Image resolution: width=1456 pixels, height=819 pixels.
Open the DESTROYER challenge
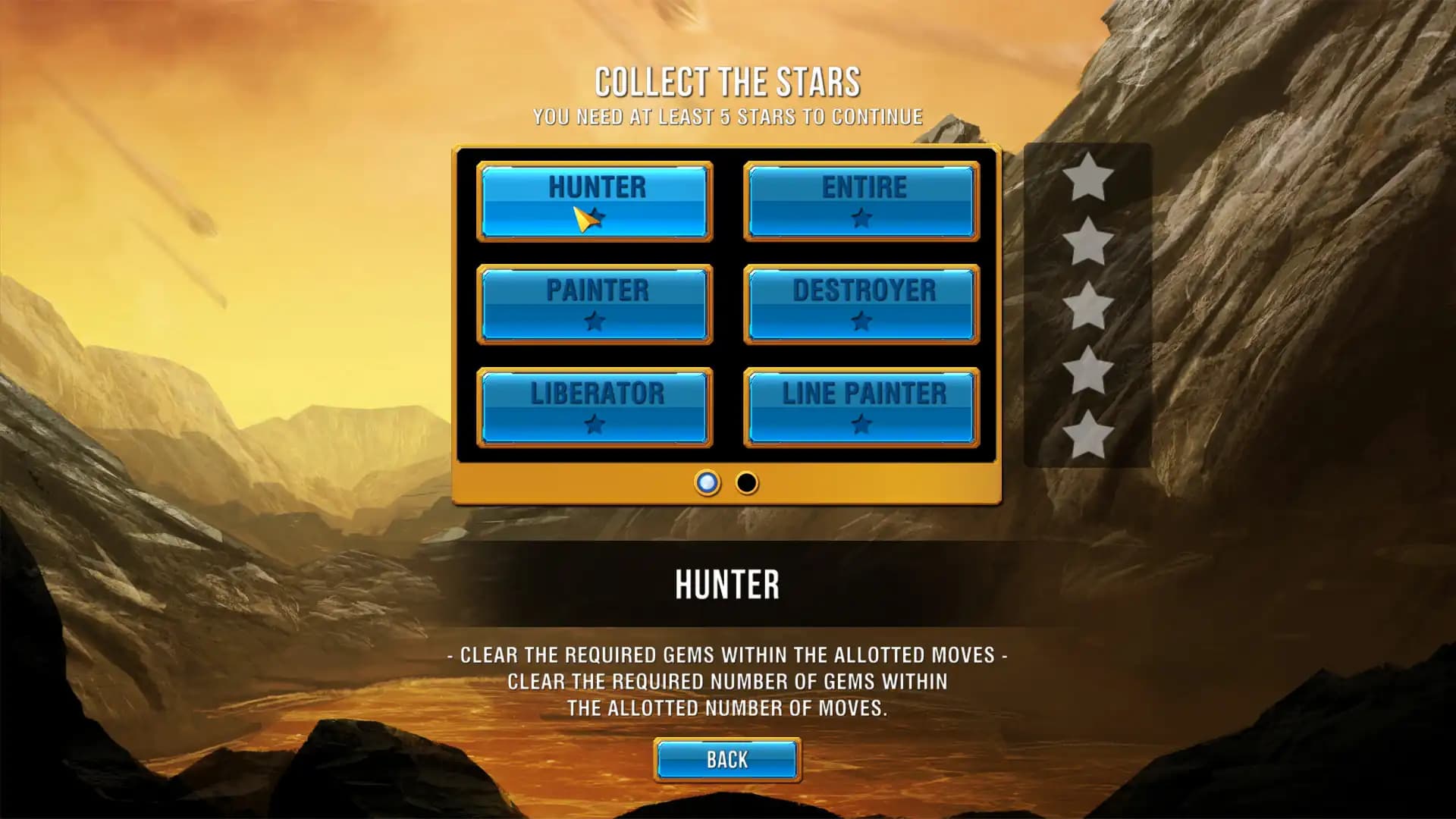pyautogui.click(x=862, y=305)
